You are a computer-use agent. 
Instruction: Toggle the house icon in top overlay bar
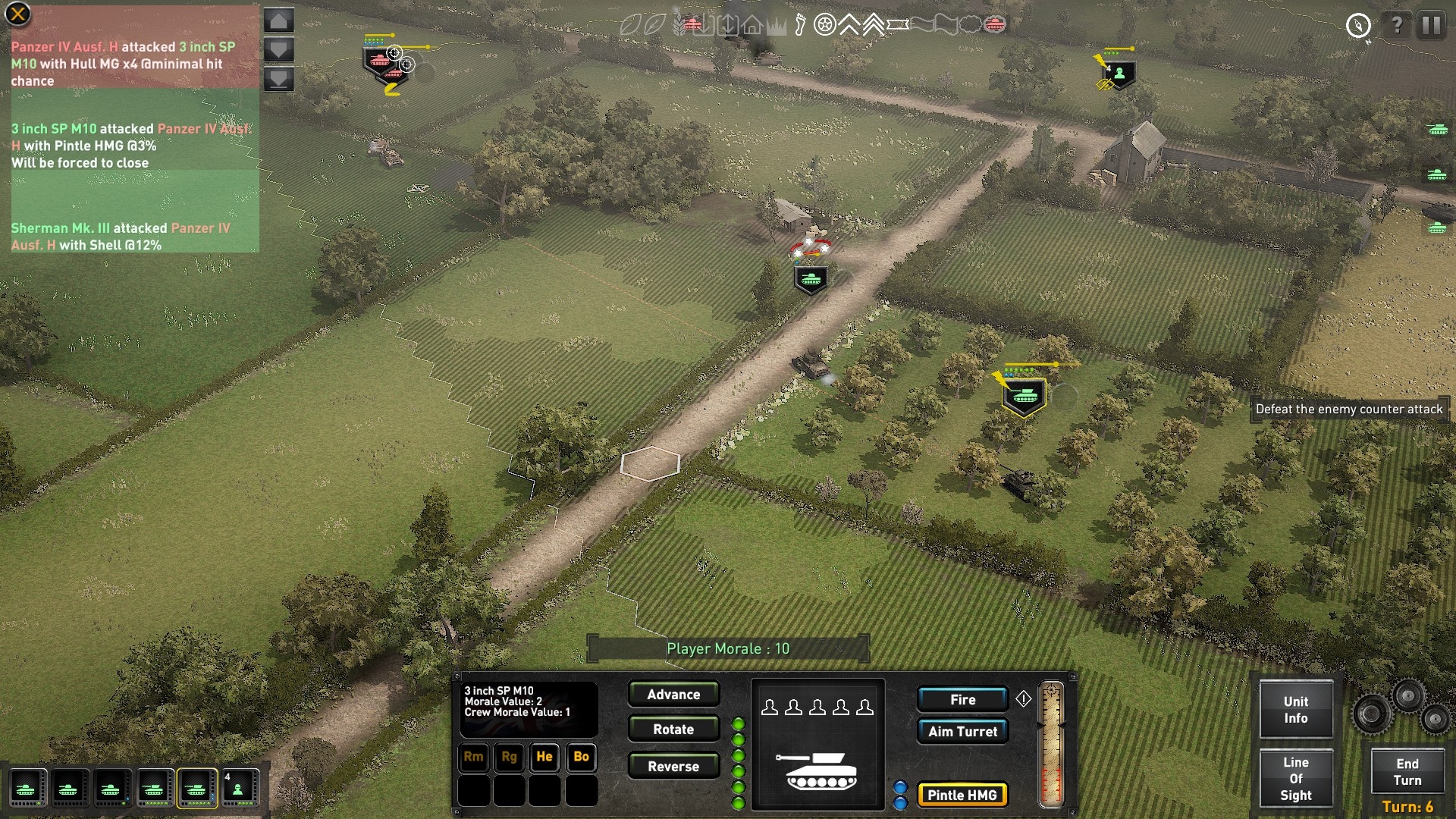(752, 26)
